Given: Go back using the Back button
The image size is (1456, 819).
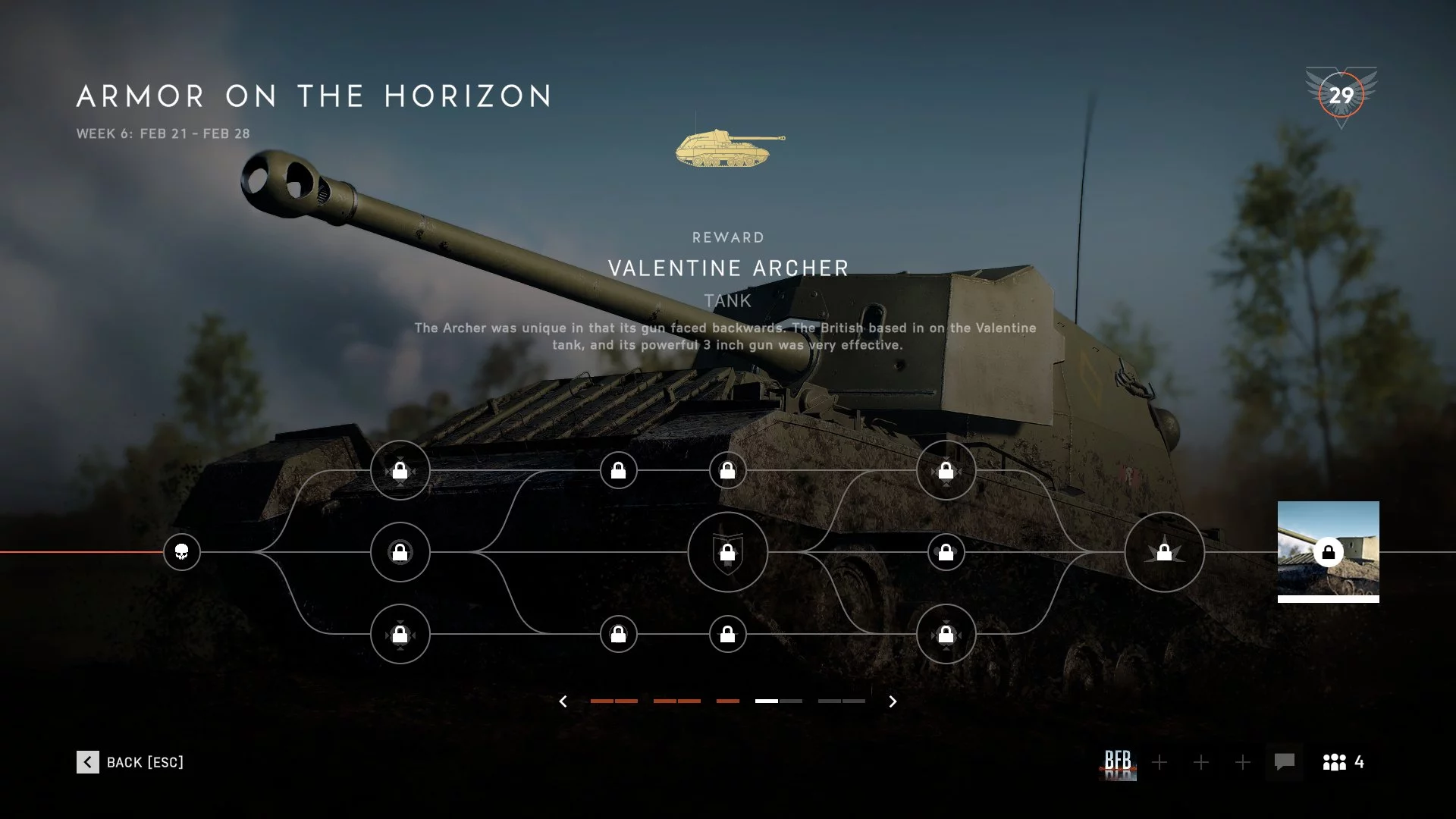Looking at the screenshot, I should [130, 762].
